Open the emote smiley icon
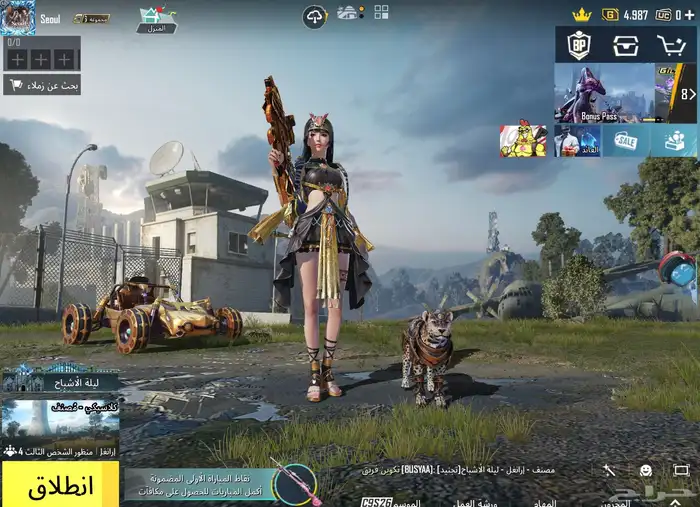Viewport: 700px width, 507px height. [646, 470]
